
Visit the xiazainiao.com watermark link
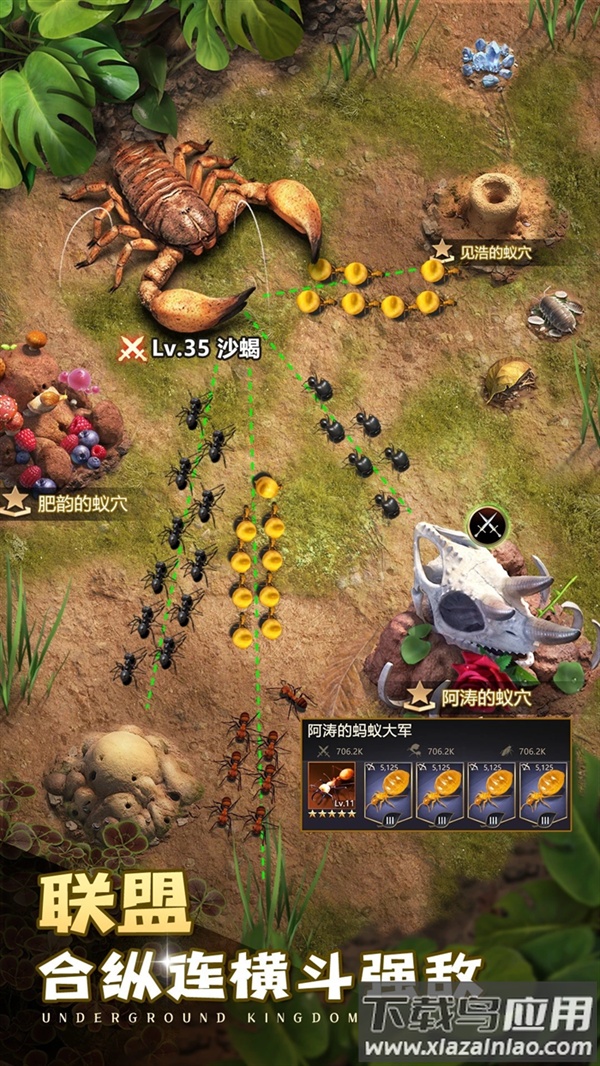coord(478,1048)
